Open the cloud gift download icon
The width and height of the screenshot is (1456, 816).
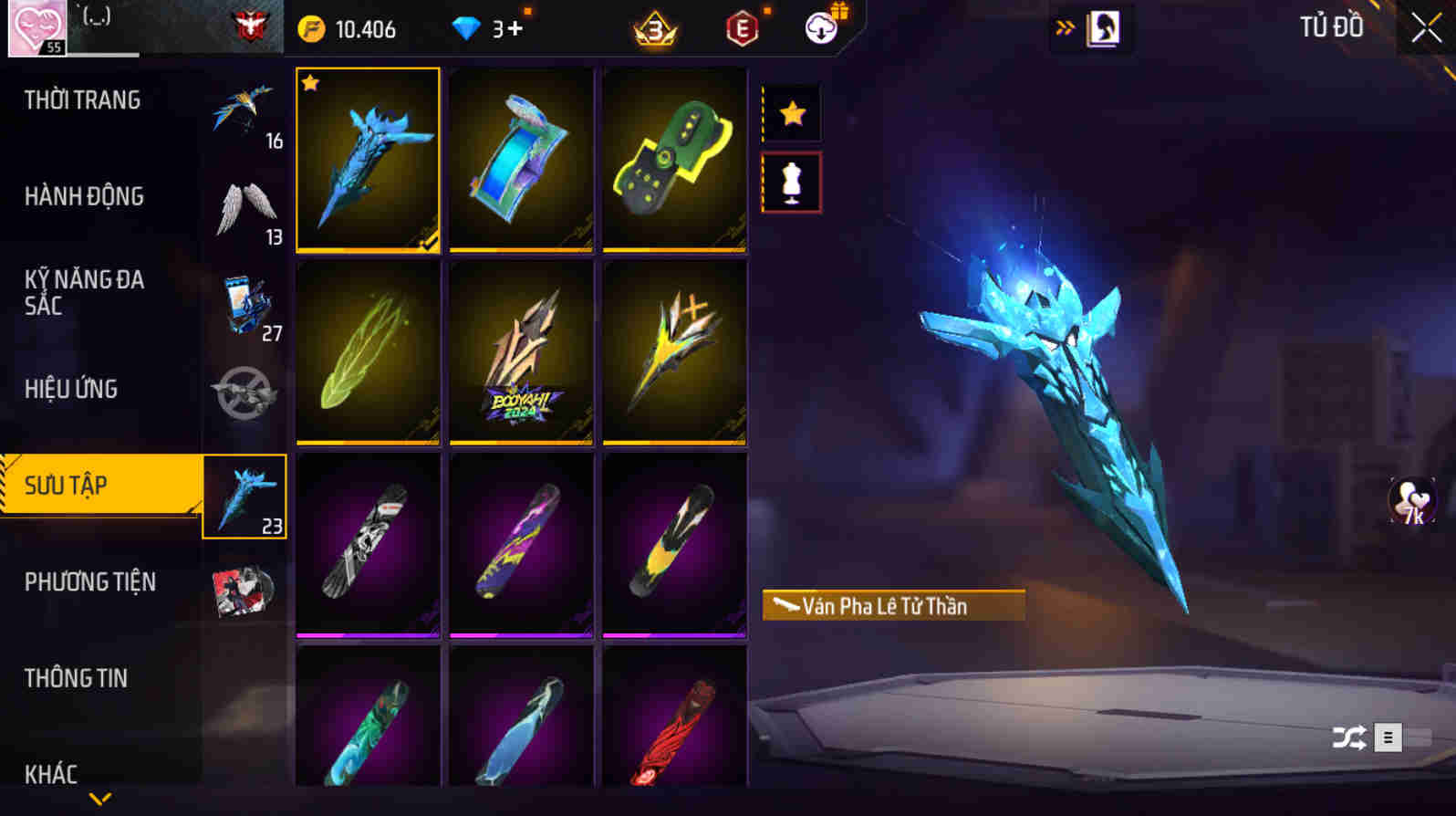click(820, 27)
